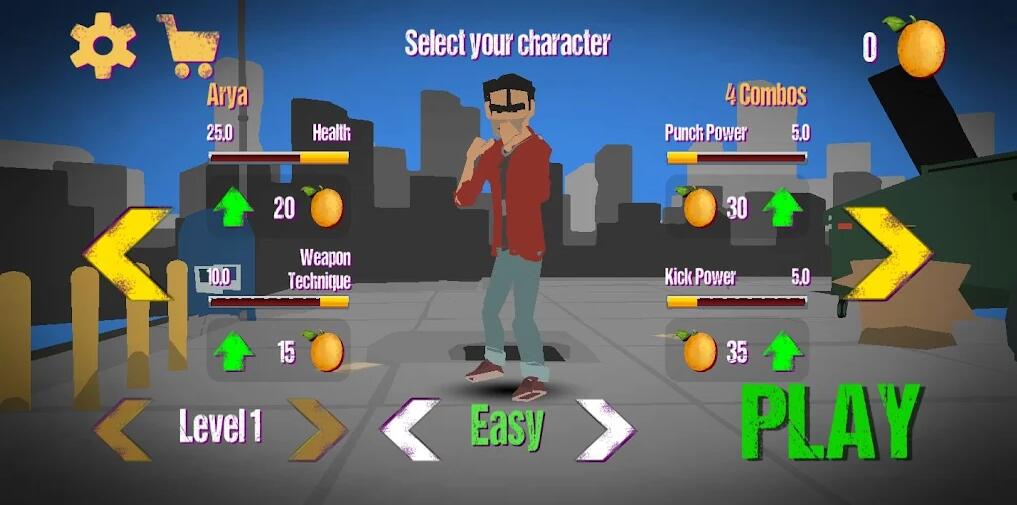Open the gear settings menu

103,45
